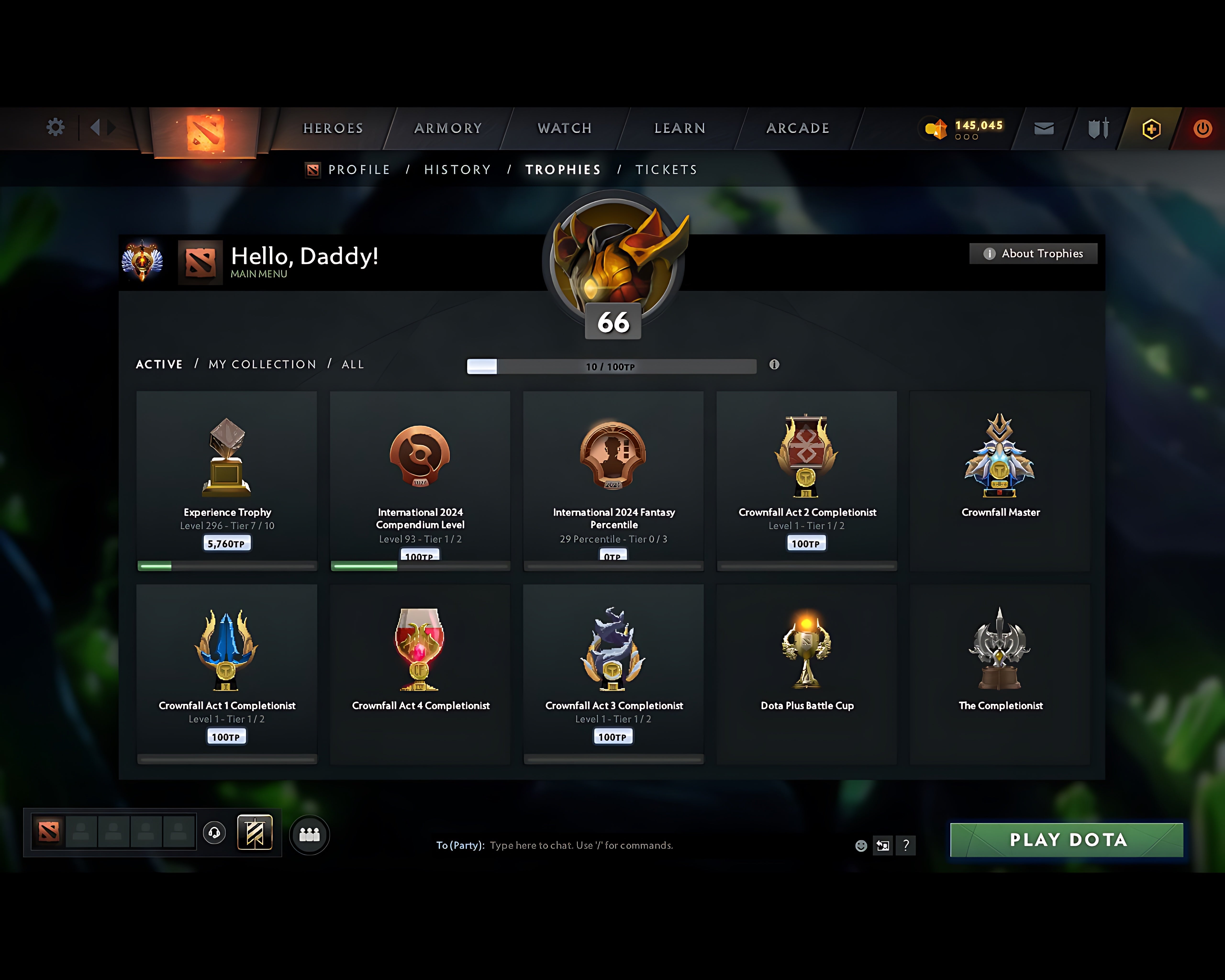Go to the Armory section
The image size is (1225, 980).
click(x=448, y=128)
